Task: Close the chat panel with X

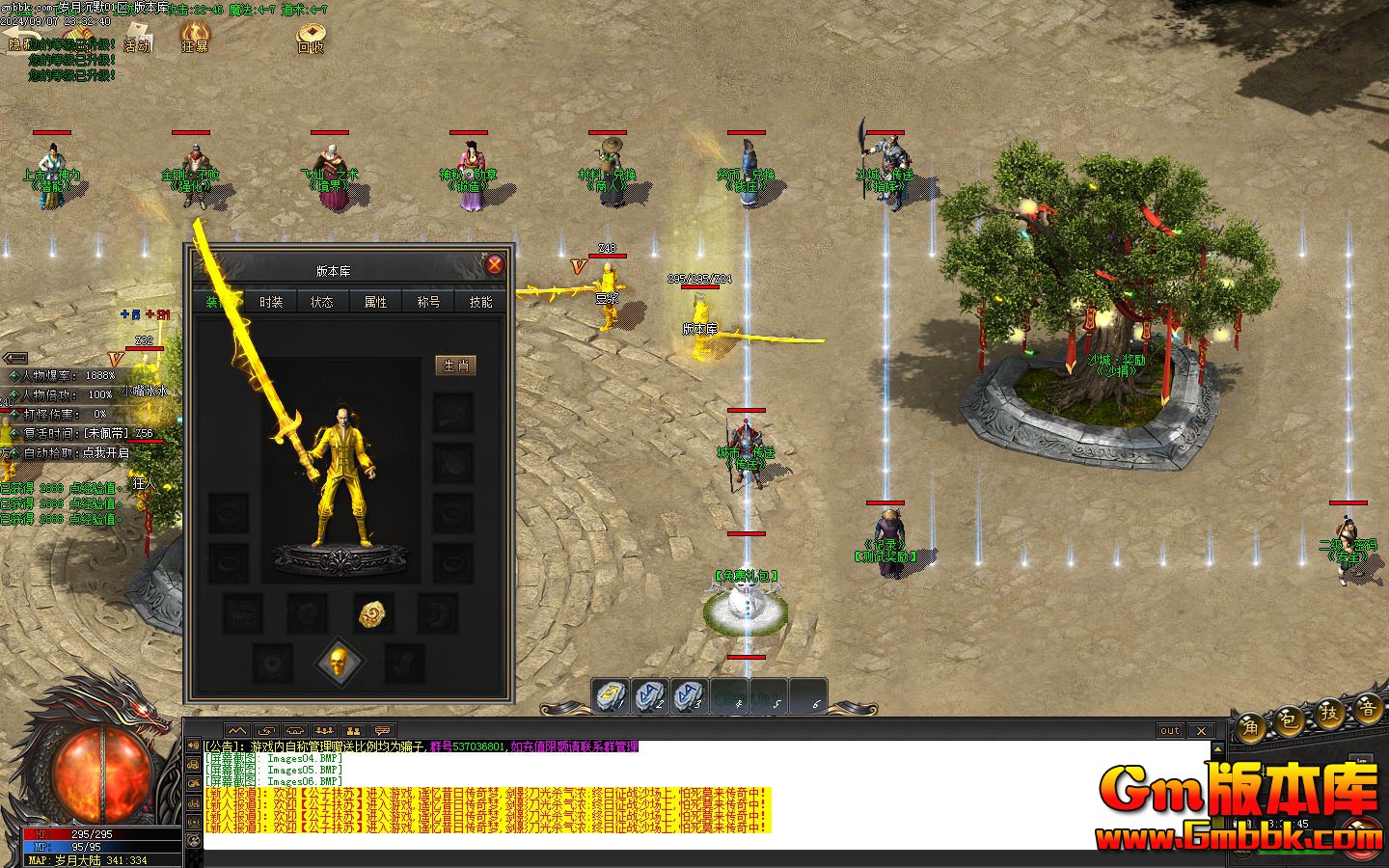Action: 1200,730
